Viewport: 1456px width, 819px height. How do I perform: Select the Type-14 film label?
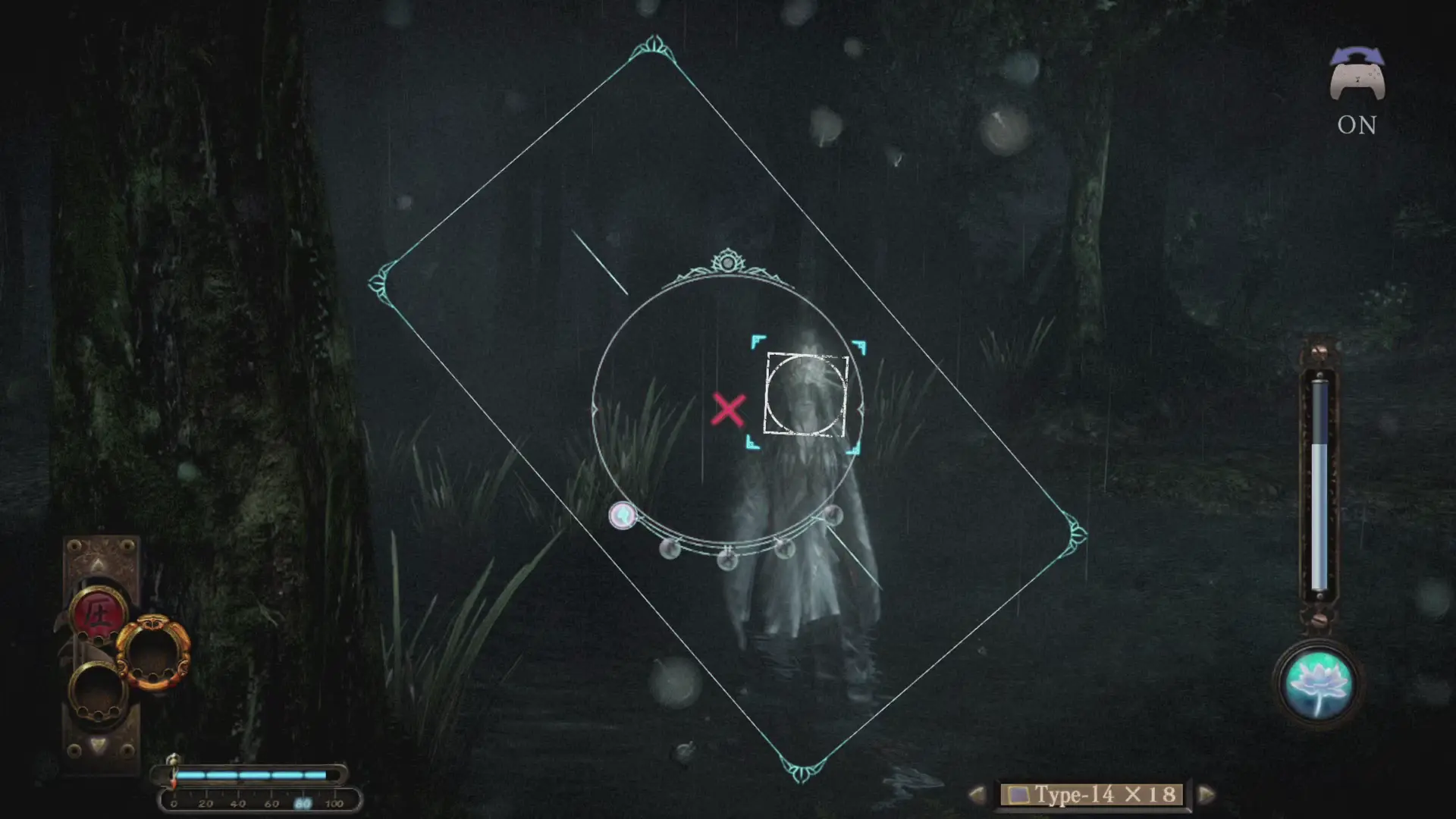point(1092,794)
